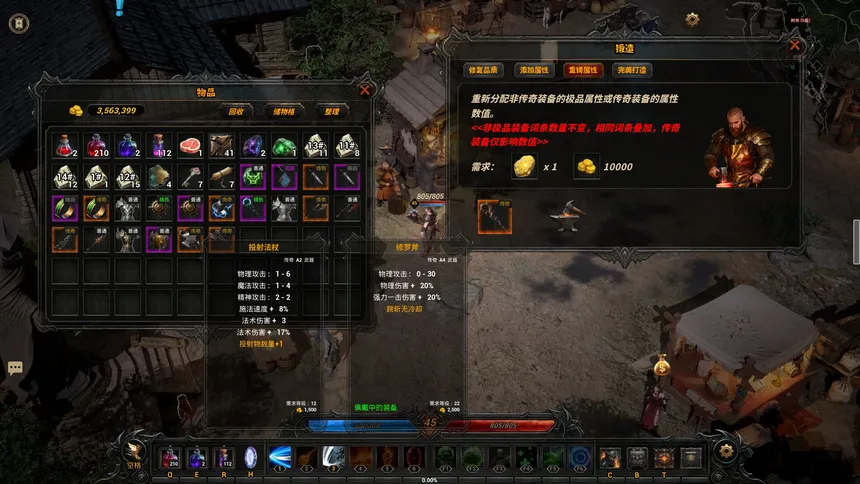Viewport: 860px width, 484px height.
Task: Use the red potion on the hotbar
Action: pyautogui.click(x=170, y=458)
